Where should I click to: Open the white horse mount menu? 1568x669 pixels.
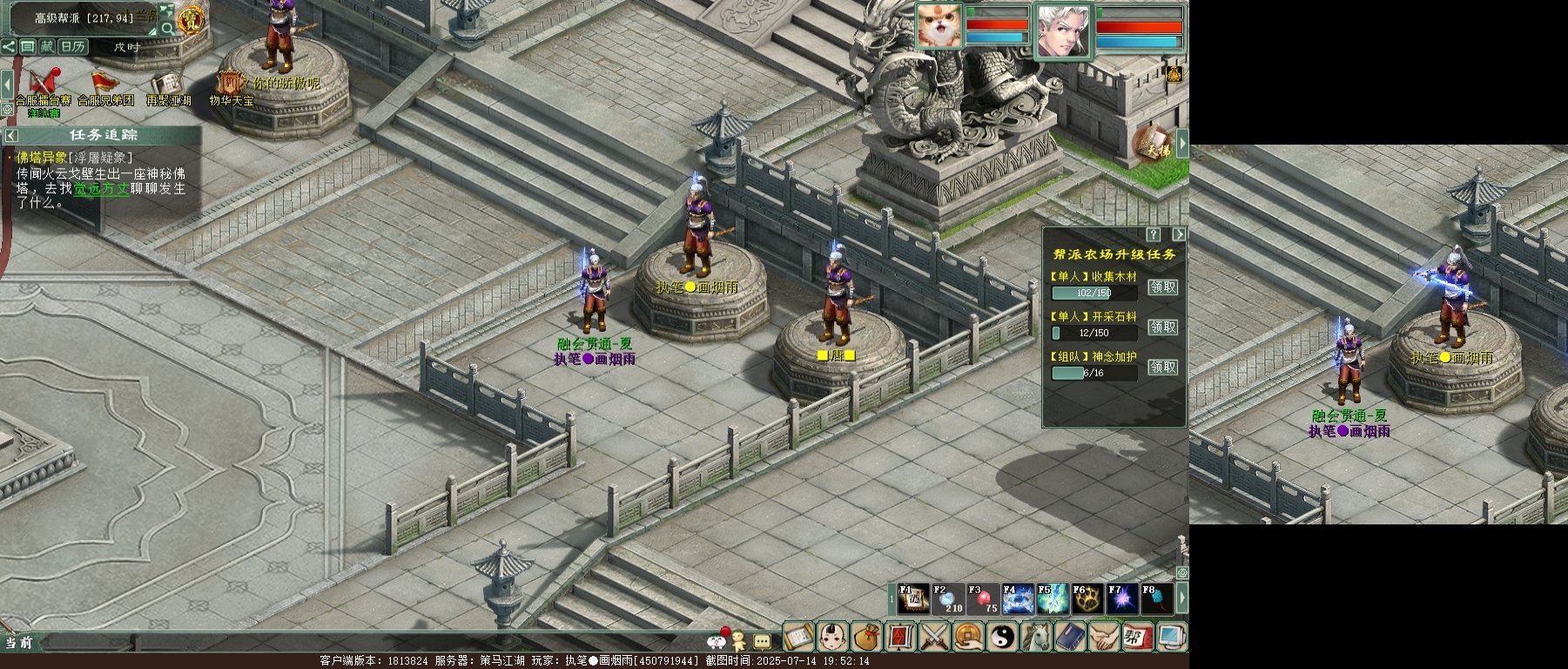click(x=1035, y=637)
